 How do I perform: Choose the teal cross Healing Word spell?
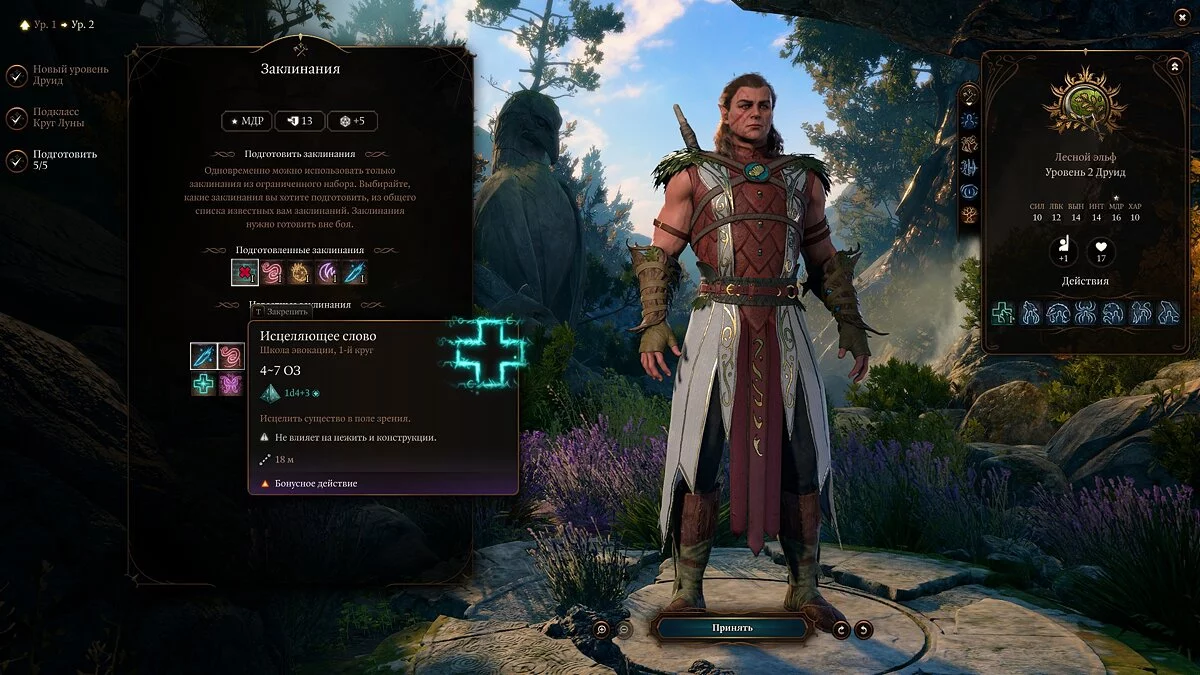pos(204,384)
